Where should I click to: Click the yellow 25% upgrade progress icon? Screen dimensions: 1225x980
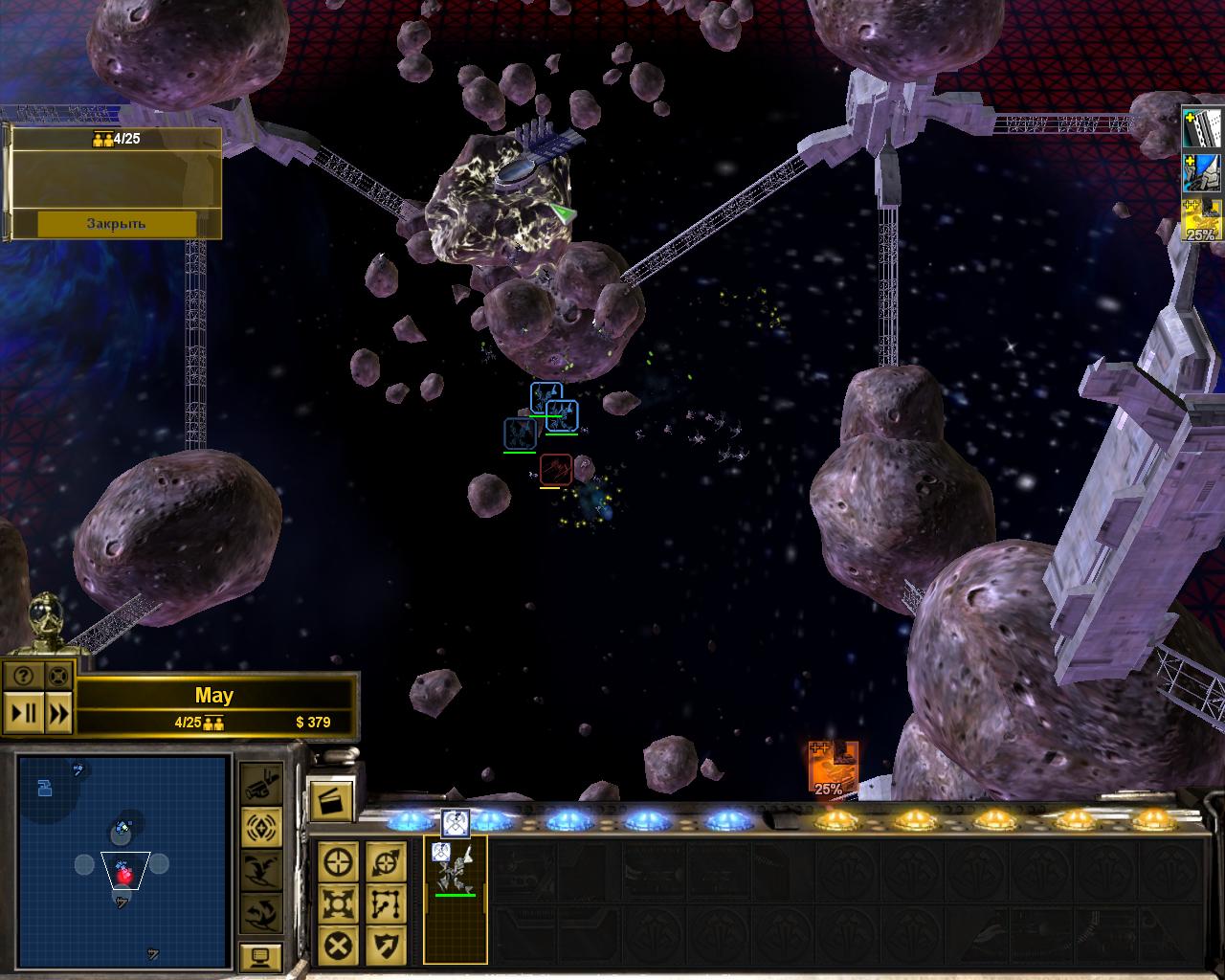(1202, 220)
